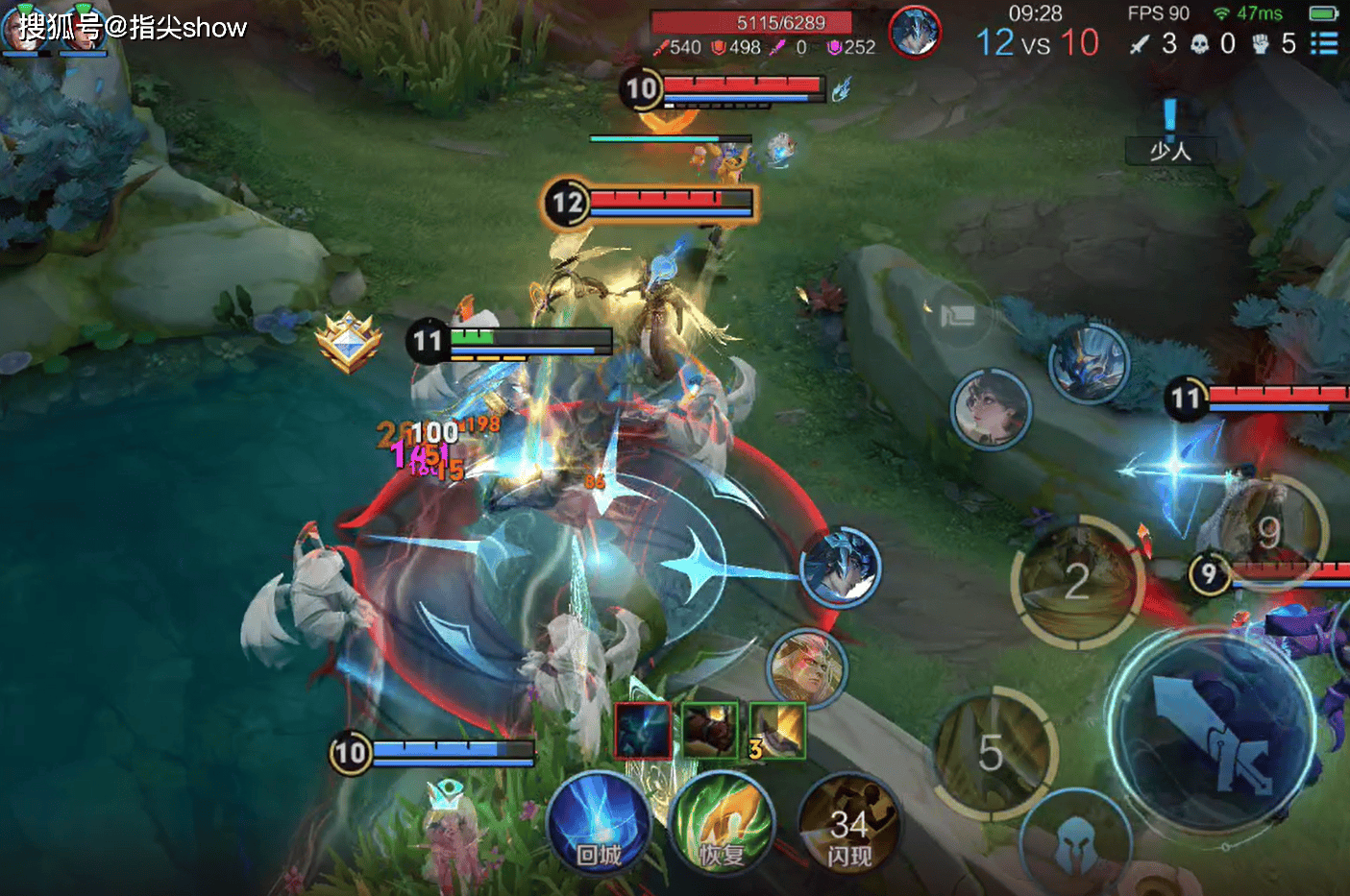Open the scoreboard list menu icon
1350x896 pixels.
(x=1324, y=43)
